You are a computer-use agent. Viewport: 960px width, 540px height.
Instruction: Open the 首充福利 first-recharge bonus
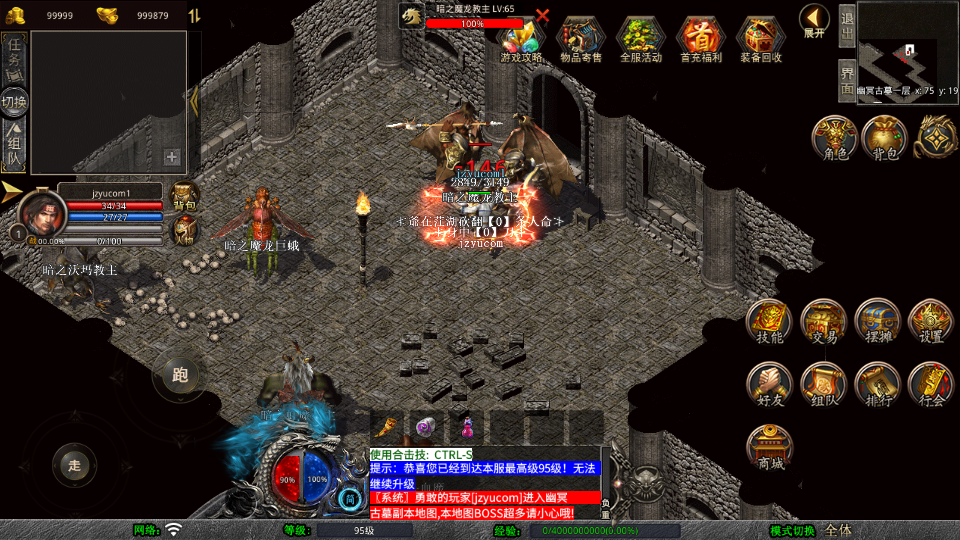(700, 38)
